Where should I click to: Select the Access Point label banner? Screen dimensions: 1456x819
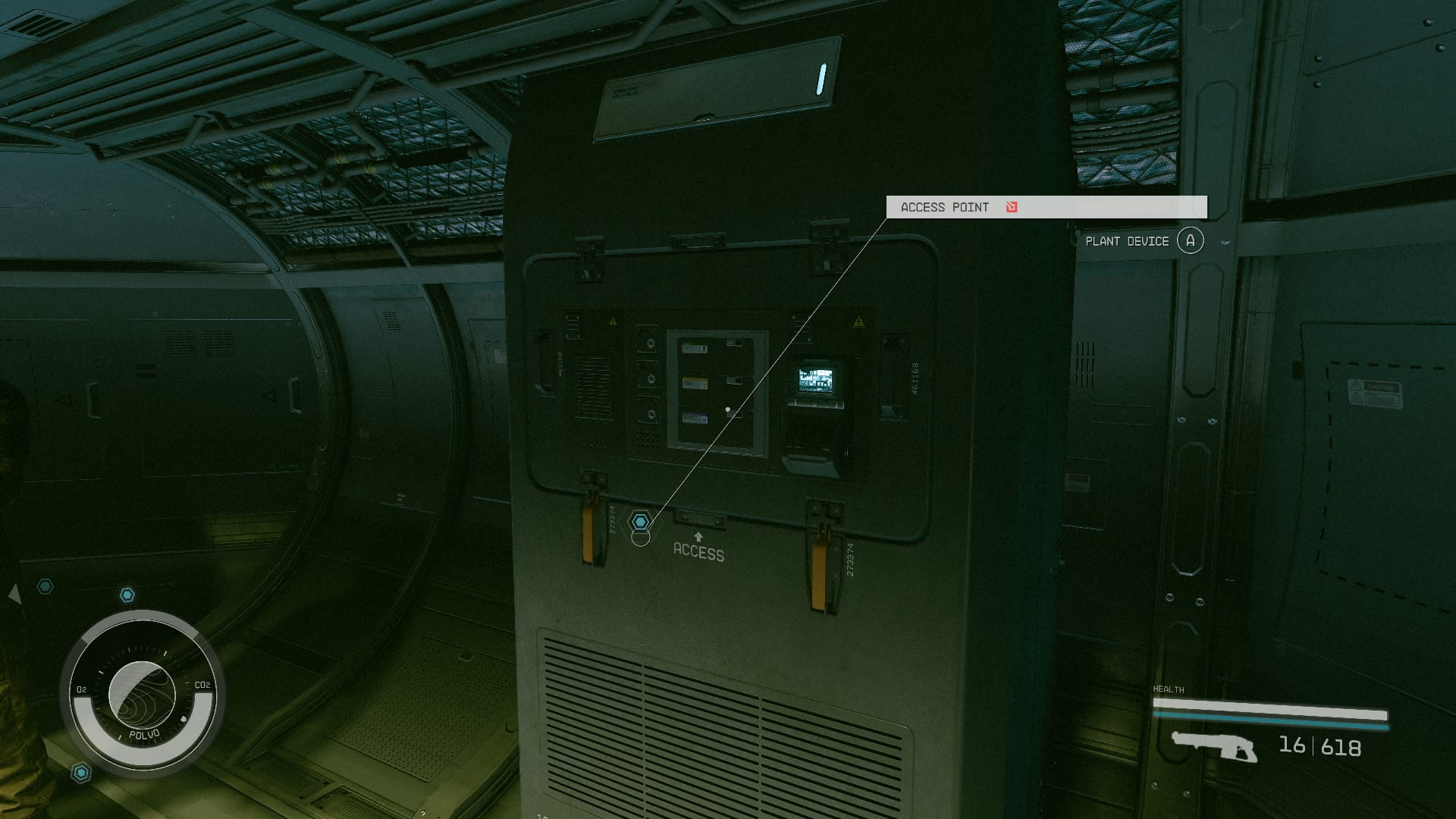tap(1046, 207)
